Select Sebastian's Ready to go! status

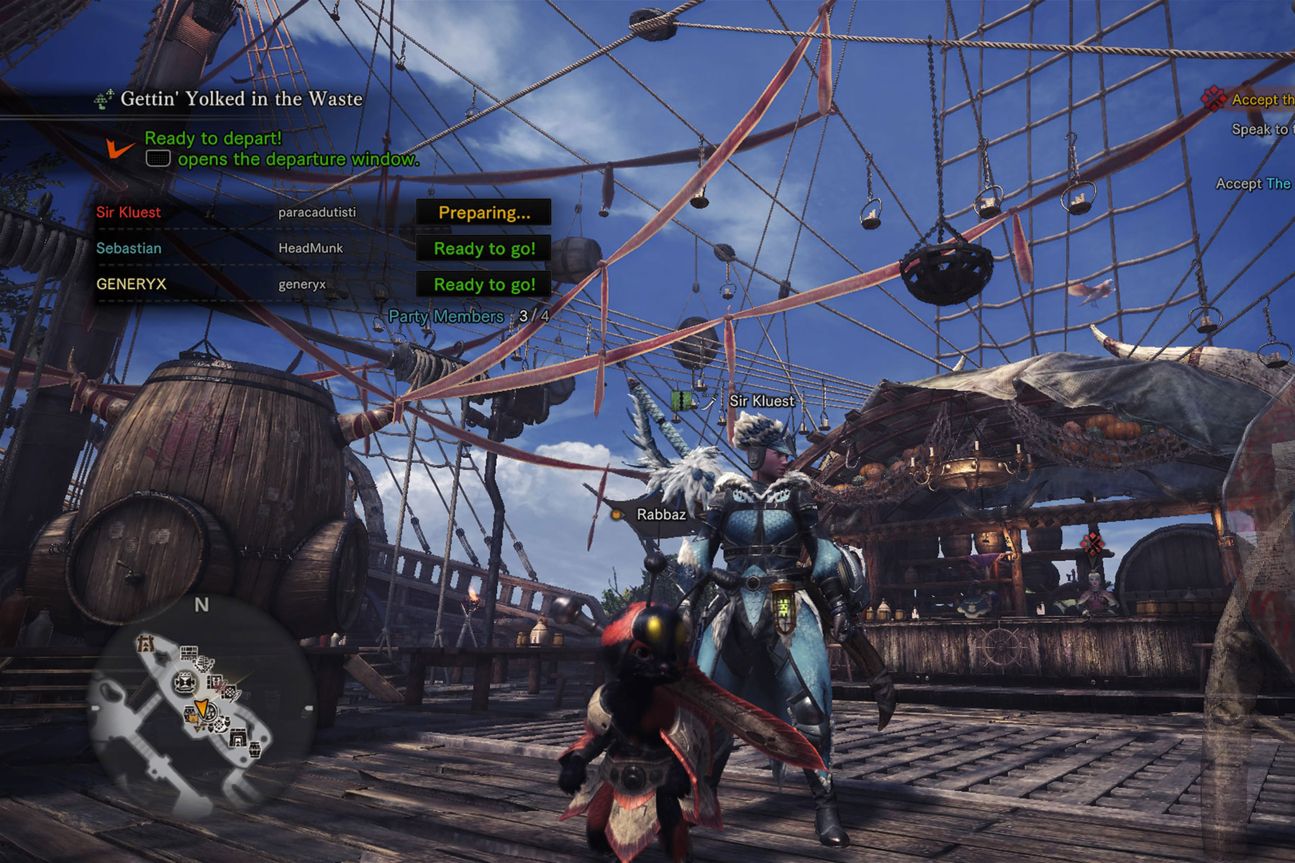pyautogui.click(x=484, y=248)
